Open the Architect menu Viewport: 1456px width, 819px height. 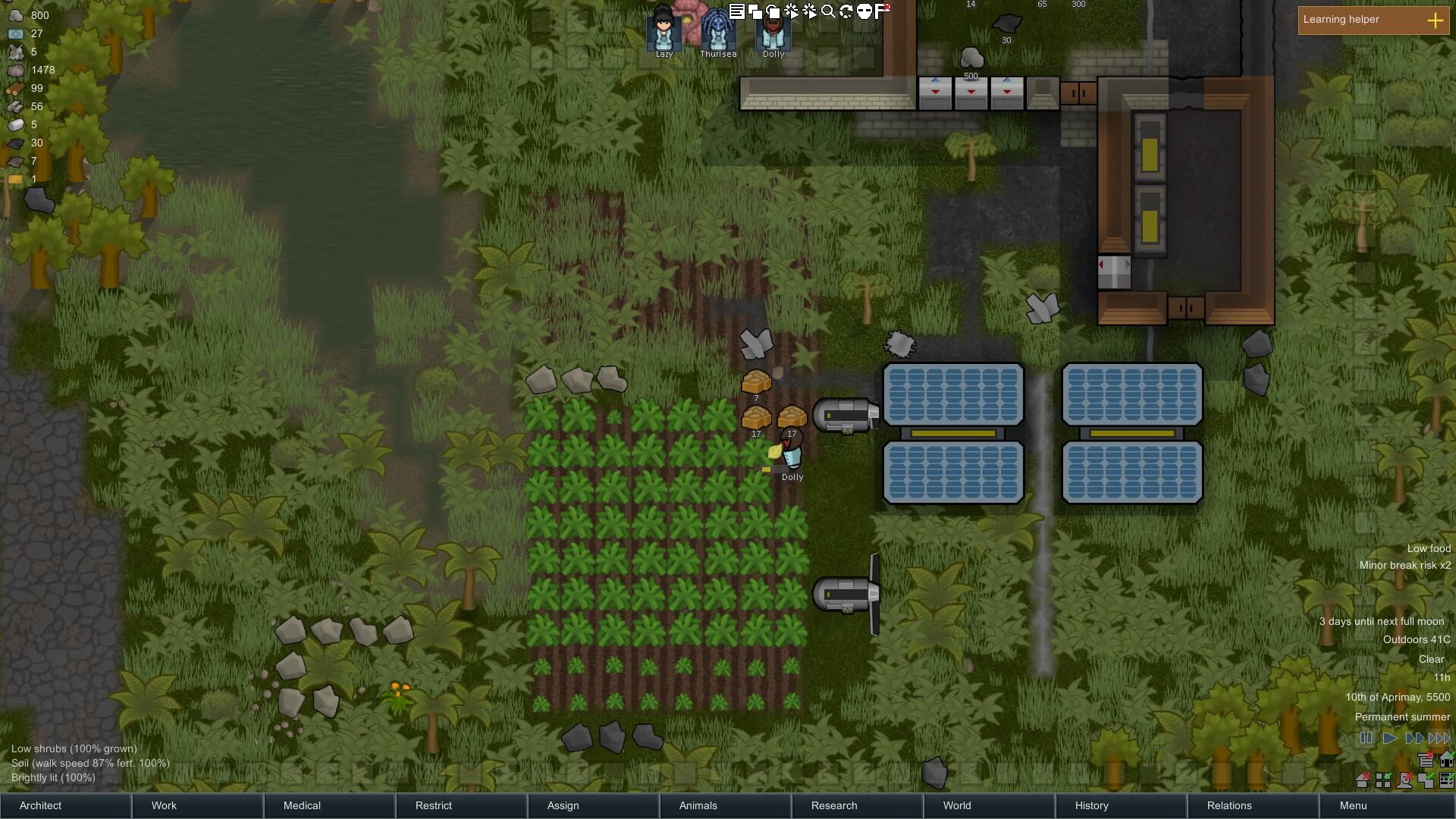click(x=65, y=805)
